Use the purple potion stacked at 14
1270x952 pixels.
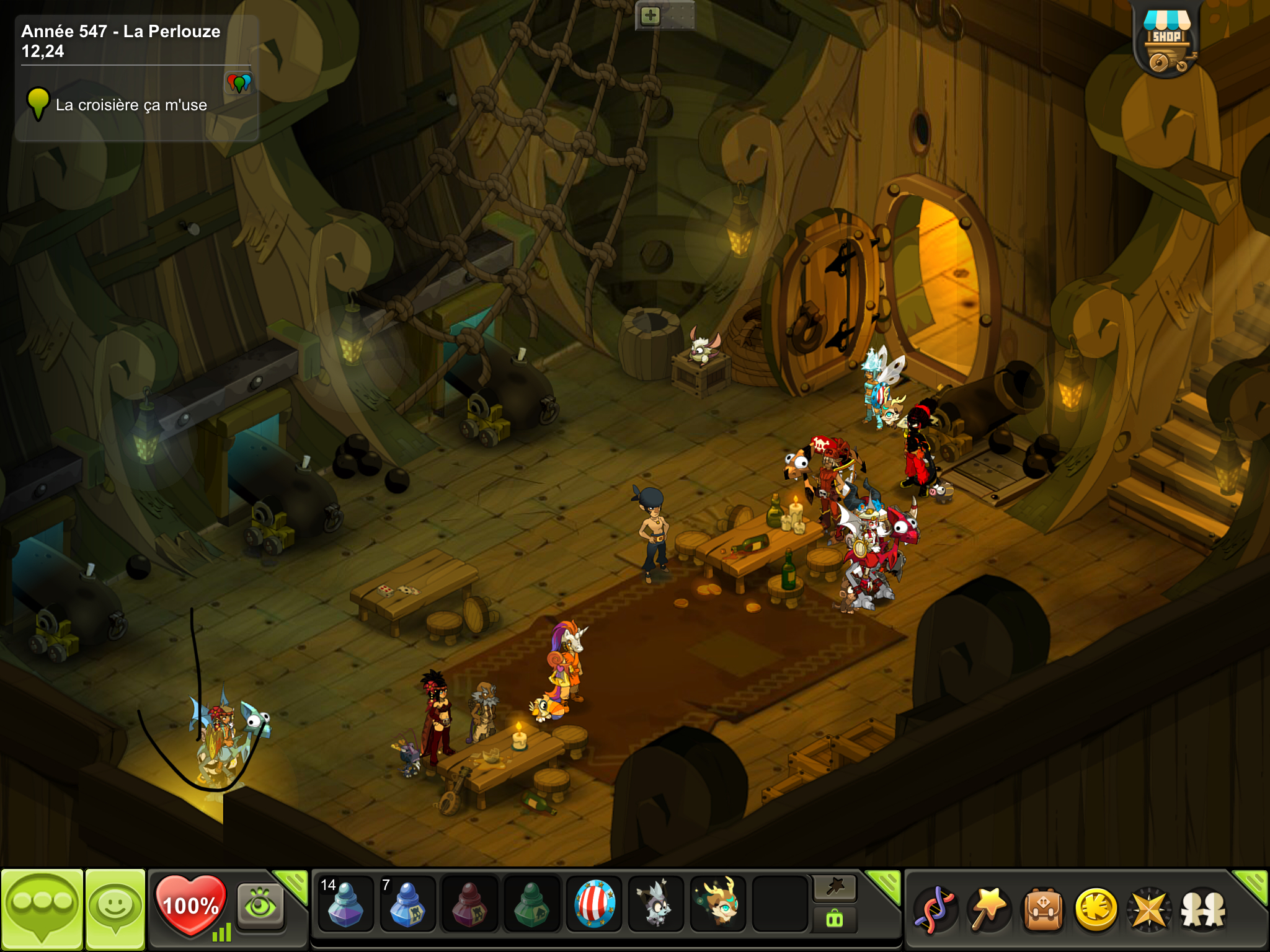(345, 905)
